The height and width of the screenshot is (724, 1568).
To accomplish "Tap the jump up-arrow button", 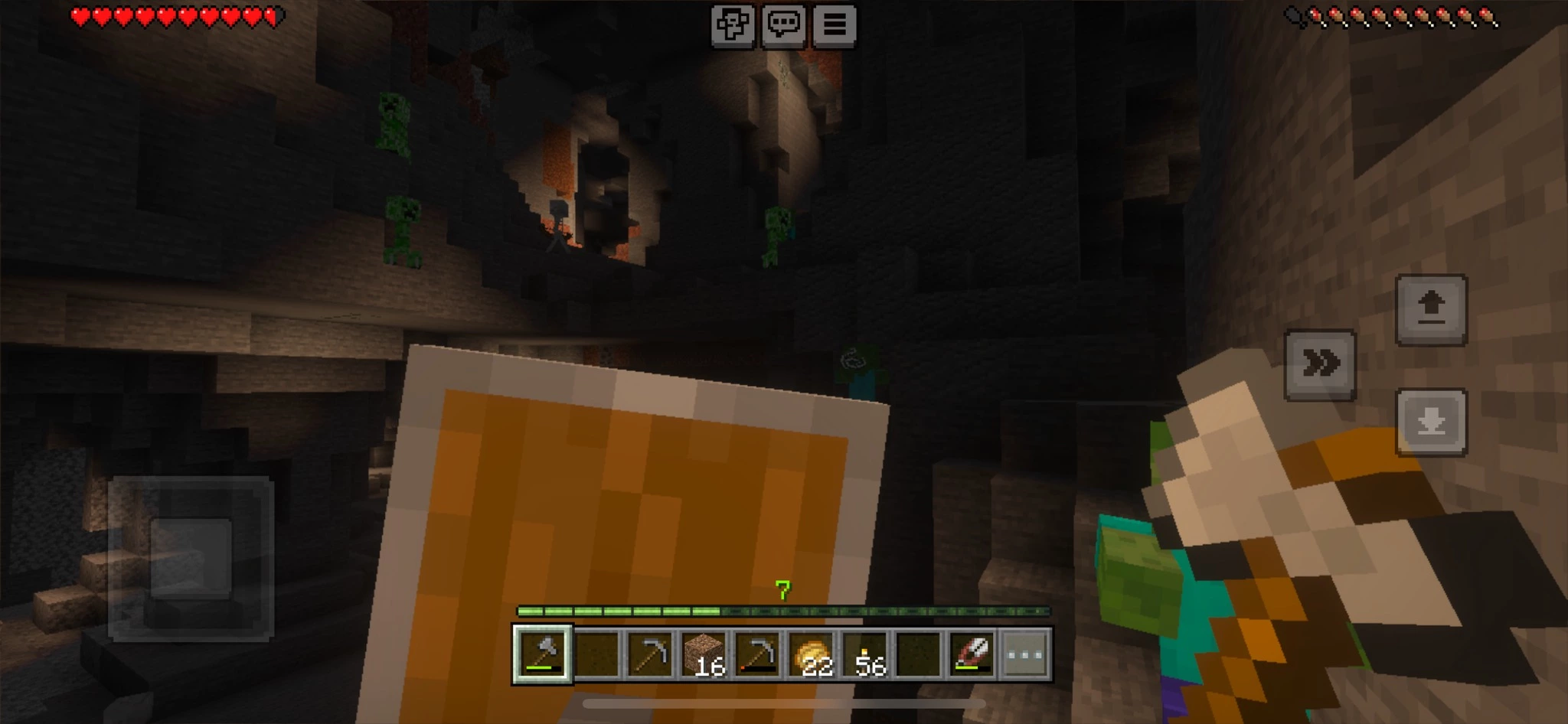I will [1431, 310].
